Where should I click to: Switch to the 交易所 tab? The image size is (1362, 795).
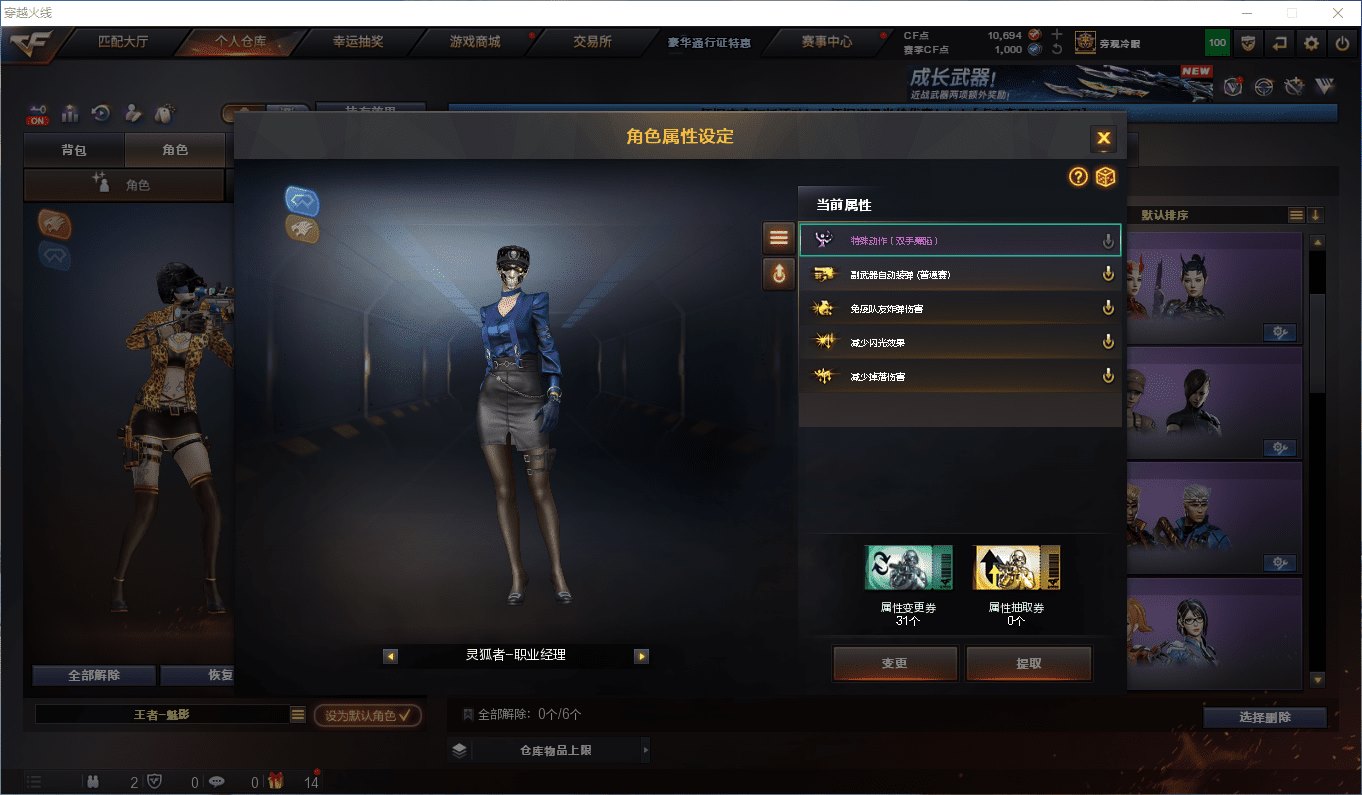pyautogui.click(x=592, y=42)
